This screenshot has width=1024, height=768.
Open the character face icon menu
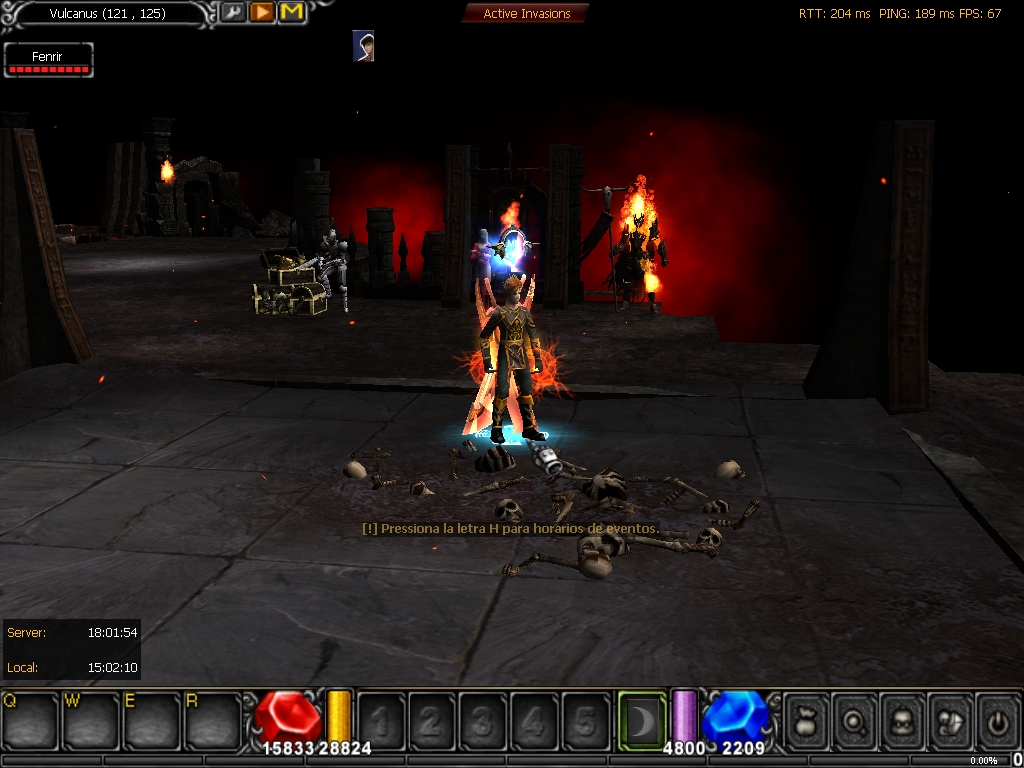[x=902, y=720]
